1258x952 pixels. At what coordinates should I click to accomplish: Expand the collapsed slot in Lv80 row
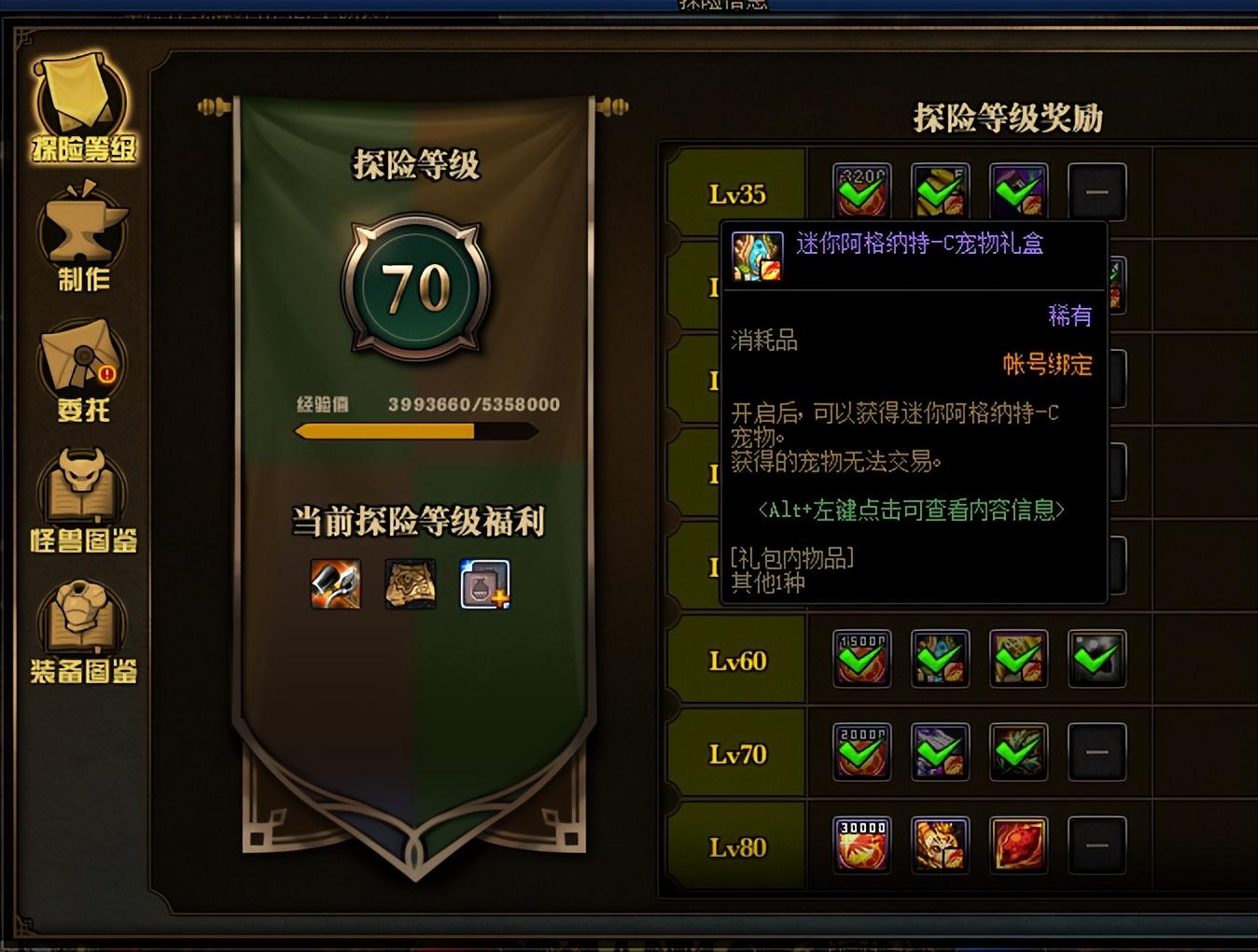1097,844
